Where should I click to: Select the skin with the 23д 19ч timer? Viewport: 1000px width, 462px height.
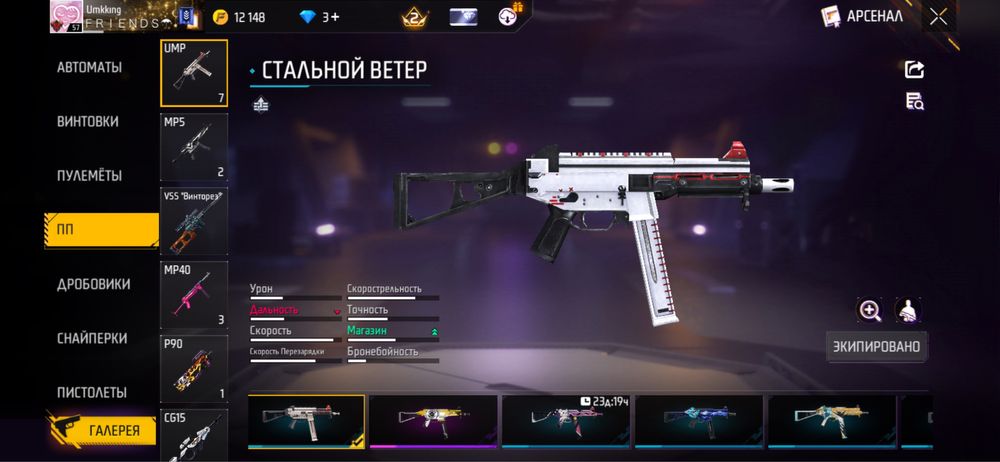point(566,422)
